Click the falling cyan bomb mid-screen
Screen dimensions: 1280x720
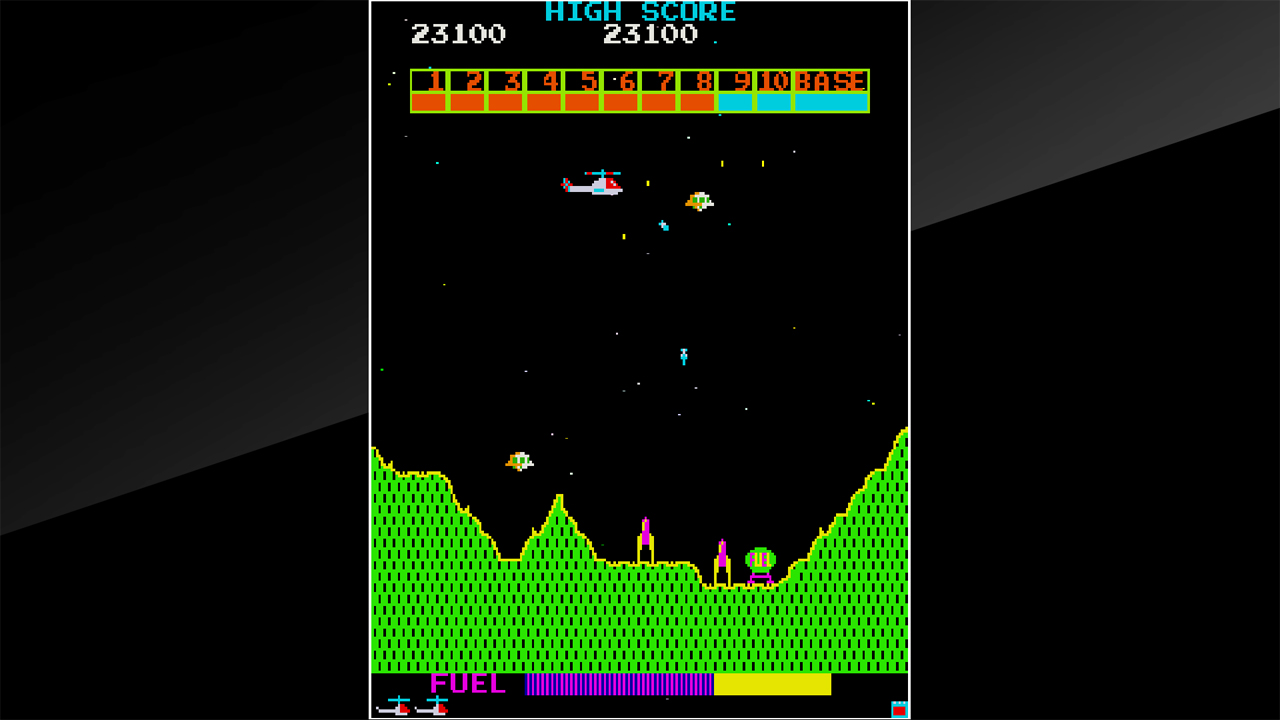(684, 355)
